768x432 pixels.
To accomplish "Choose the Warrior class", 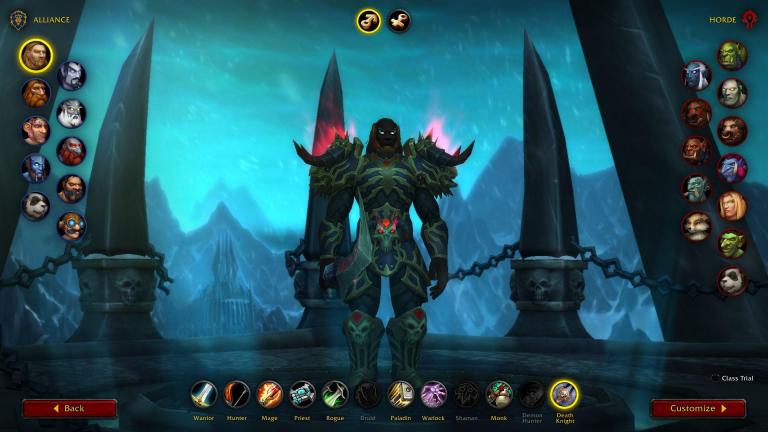I will [x=204, y=394].
